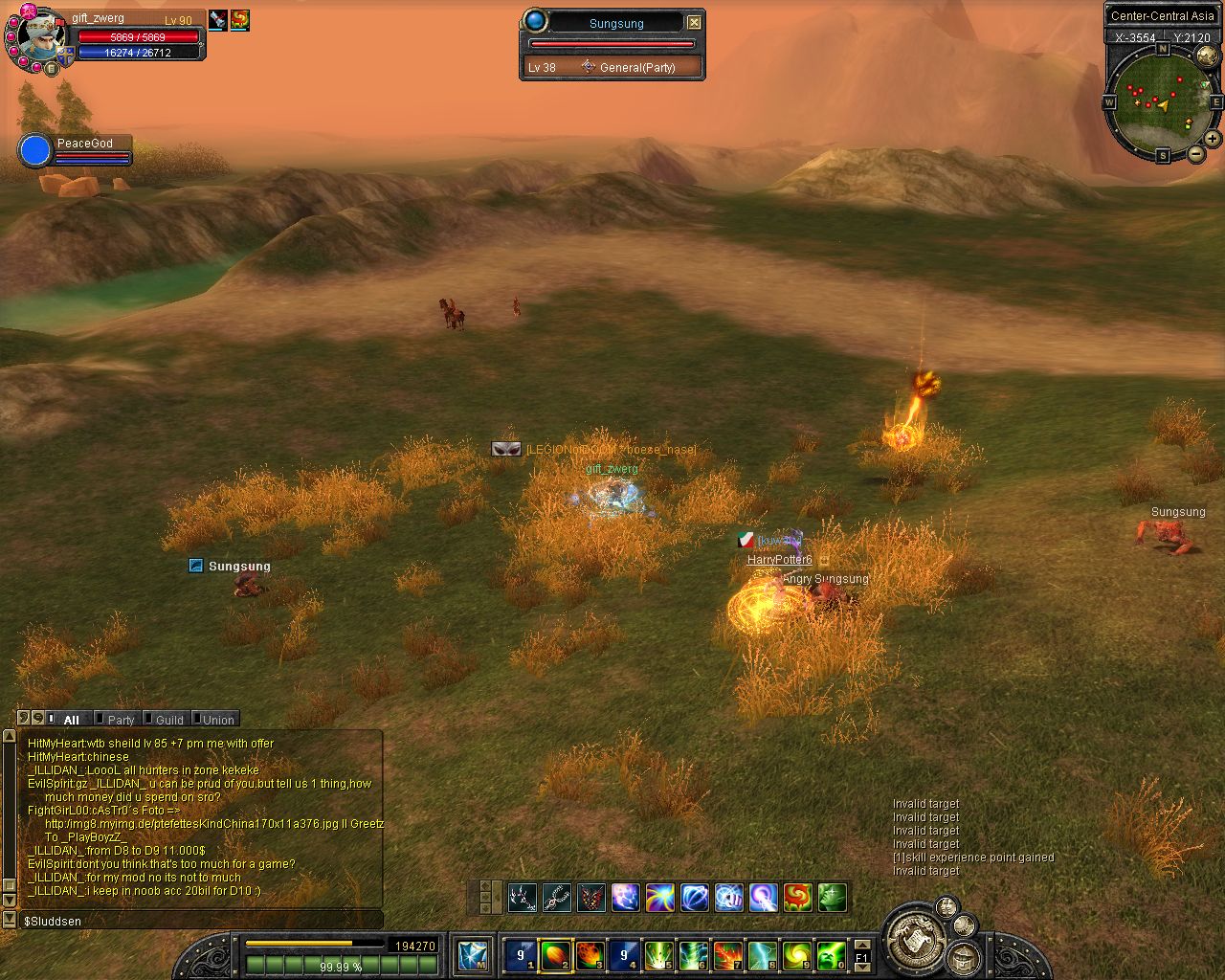Switch to the Party chat tab

click(121, 720)
